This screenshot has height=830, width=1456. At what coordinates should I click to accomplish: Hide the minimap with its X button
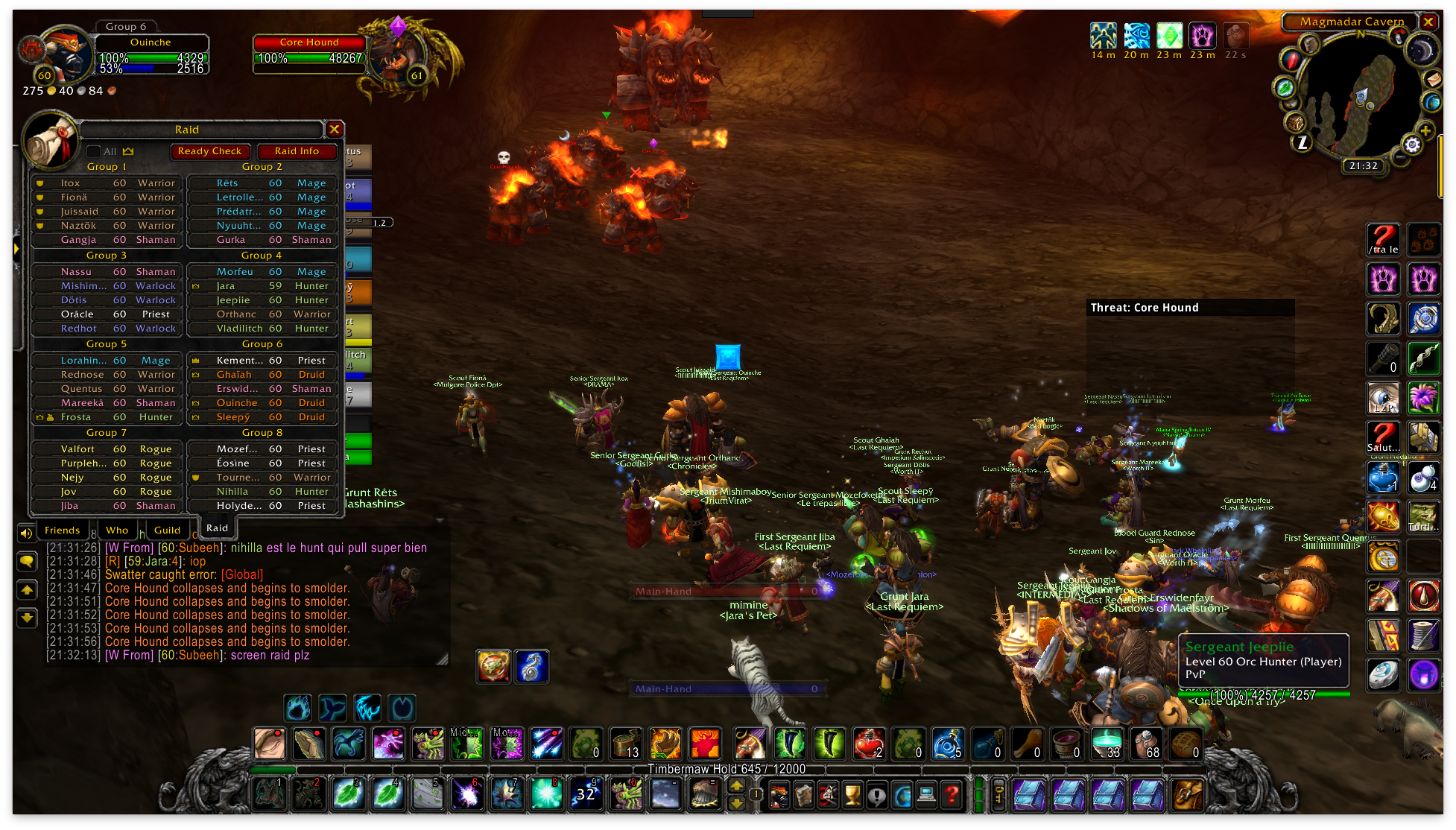point(1428,22)
